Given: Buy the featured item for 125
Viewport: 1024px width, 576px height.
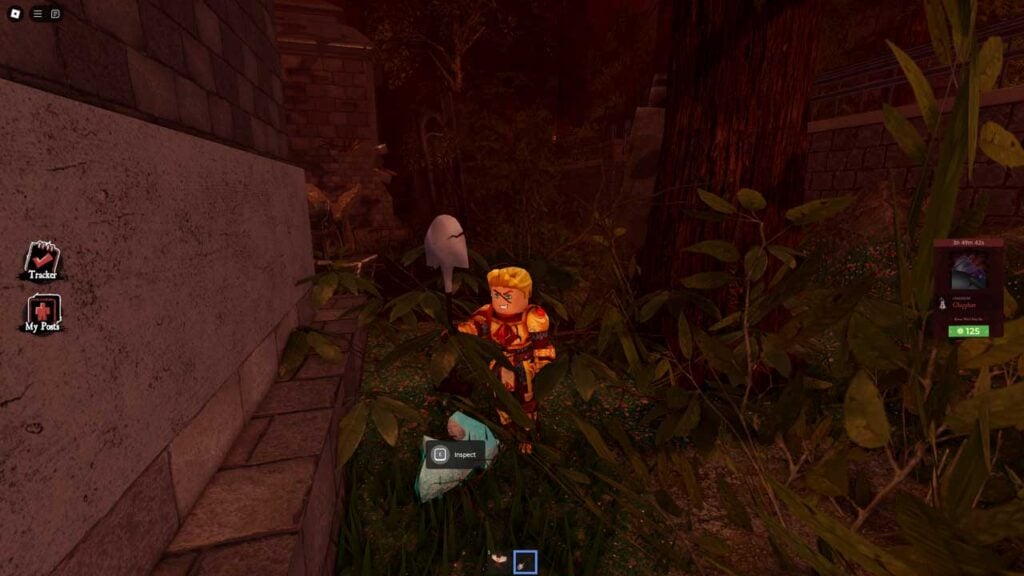Looking at the screenshot, I should coord(968,331).
